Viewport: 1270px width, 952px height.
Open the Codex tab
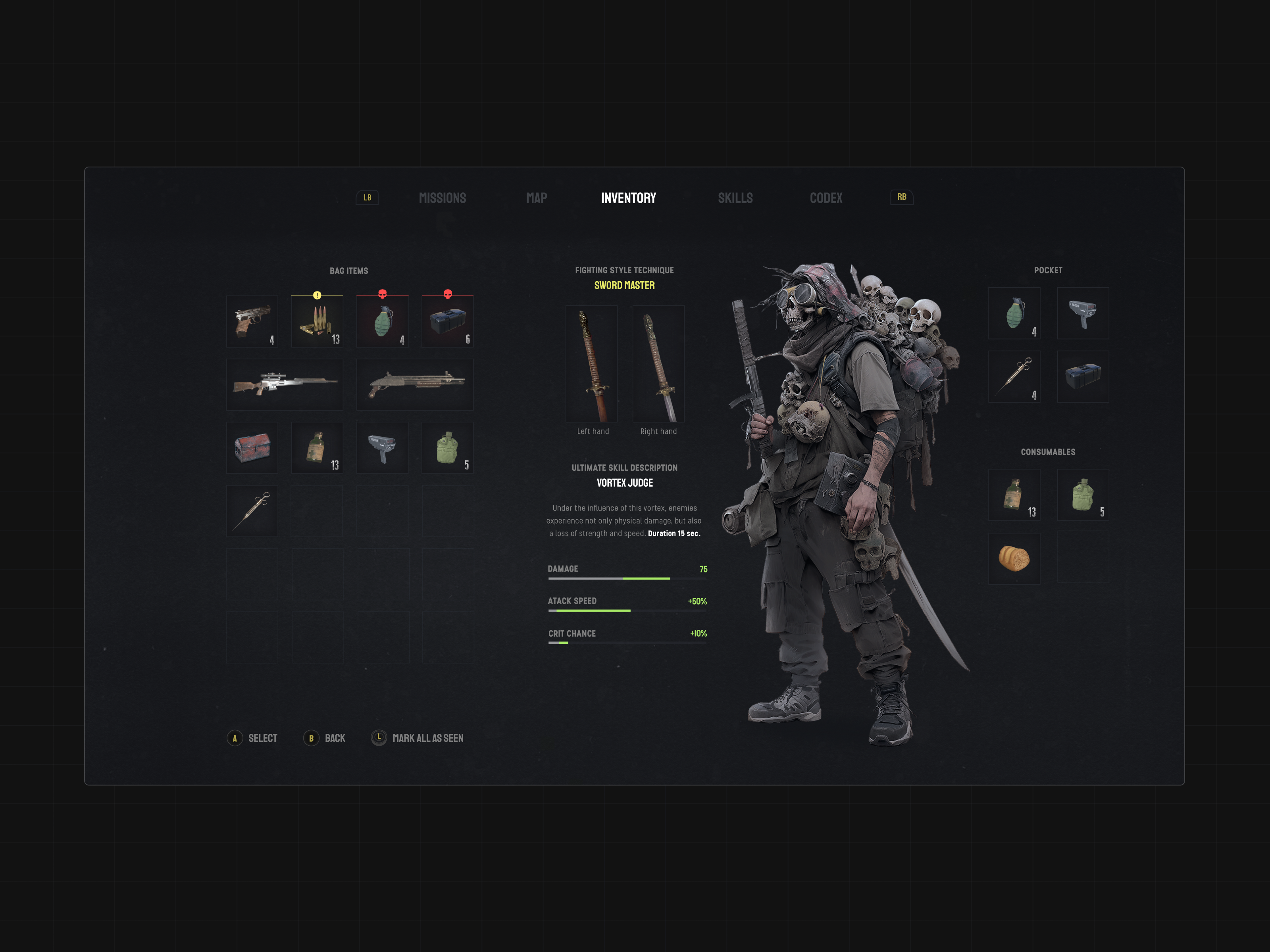coord(825,198)
